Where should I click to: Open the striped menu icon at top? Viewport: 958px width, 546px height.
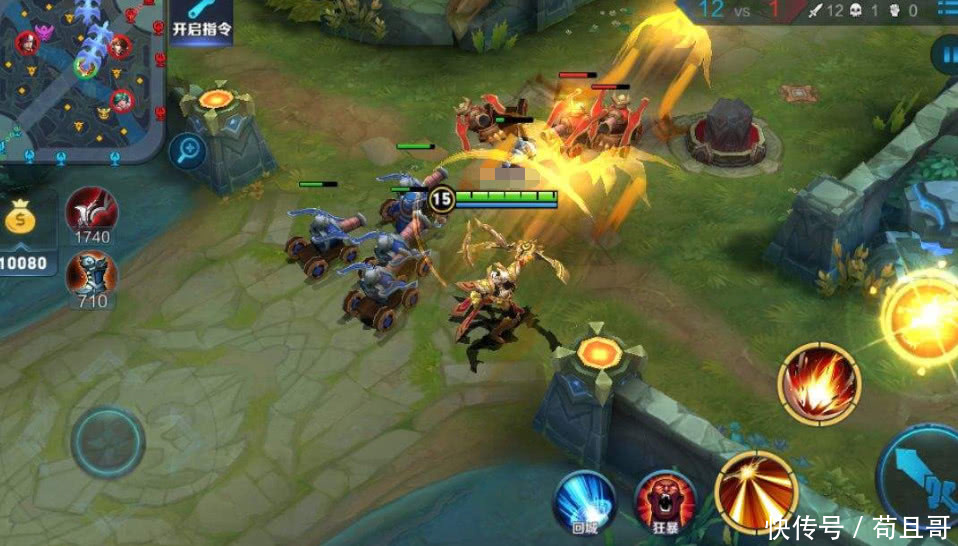click(x=945, y=10)
